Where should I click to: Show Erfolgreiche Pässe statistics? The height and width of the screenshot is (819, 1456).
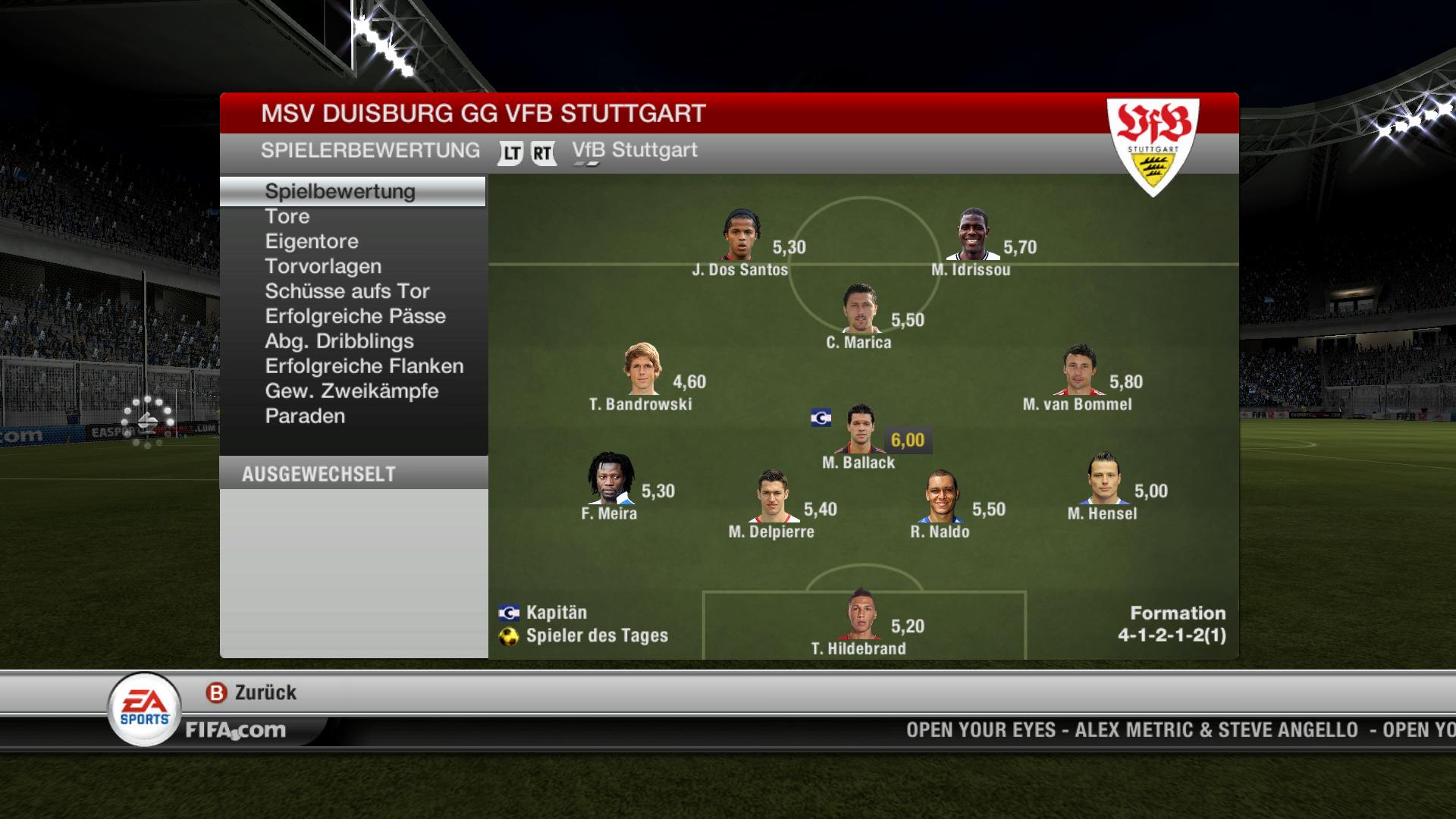click(355, 317)
